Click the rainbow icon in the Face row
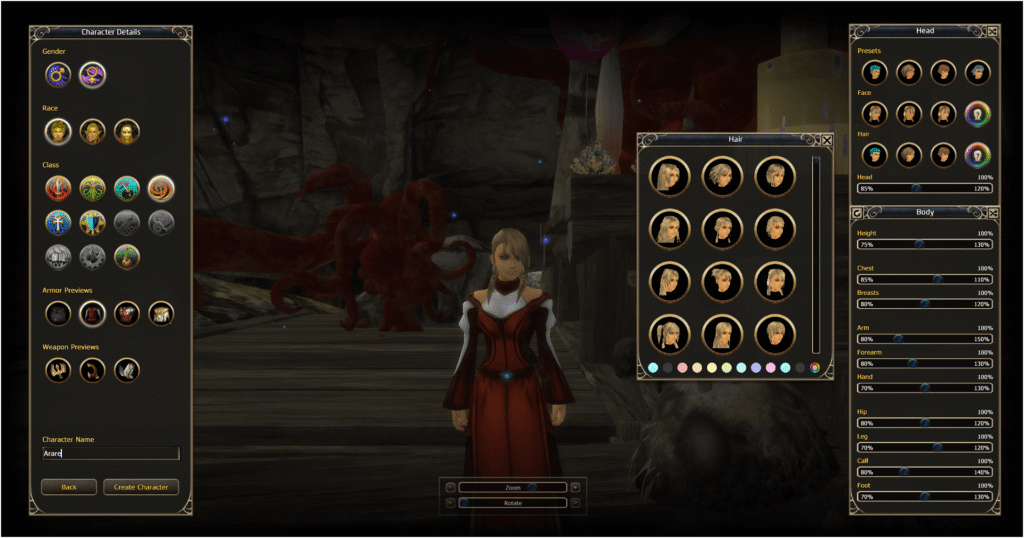 (977, 114)
